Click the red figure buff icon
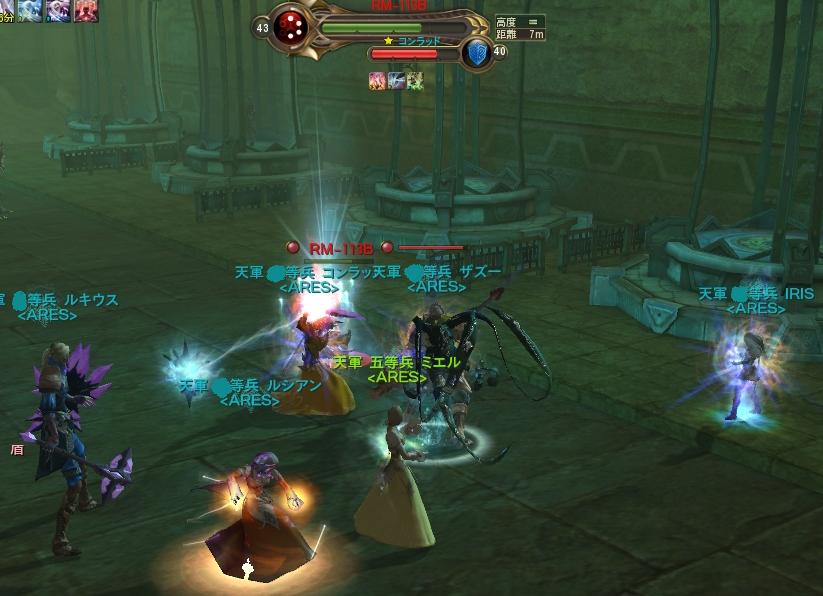Screen dimensions: 823x596 tap(87, 10)
